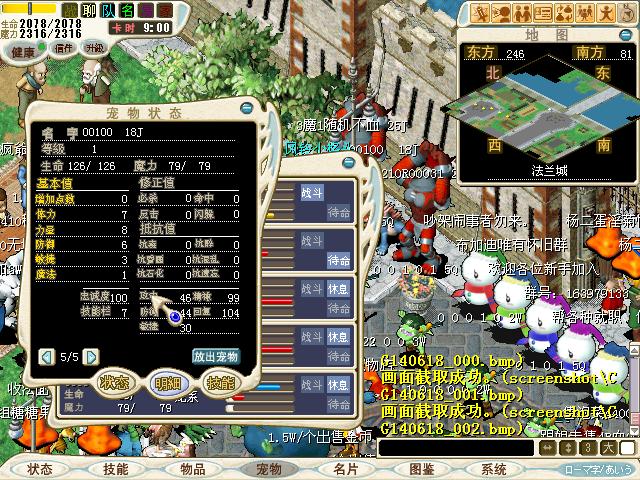
Task: Go to the next pet page arrow
Action: (91, 356)
